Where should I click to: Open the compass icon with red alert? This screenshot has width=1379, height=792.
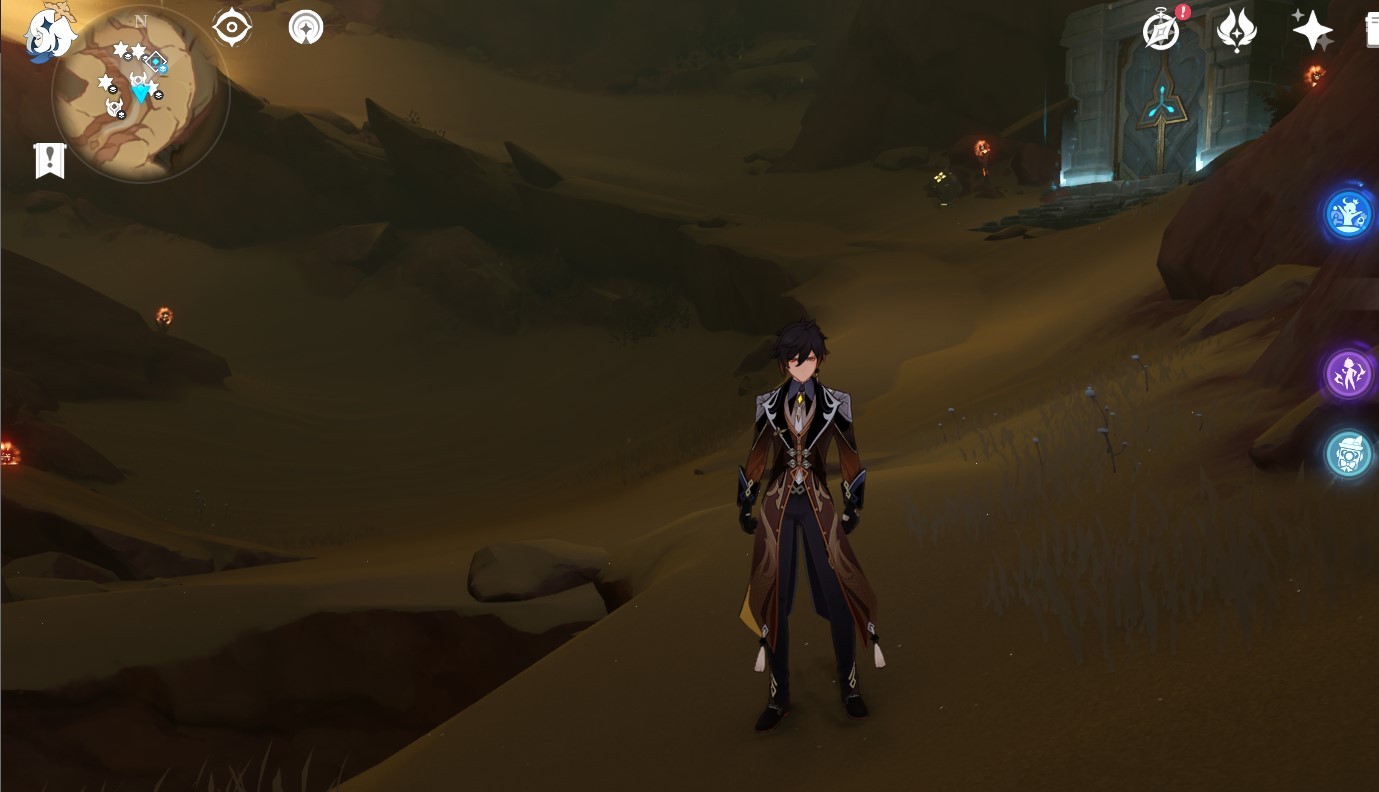1161,31
